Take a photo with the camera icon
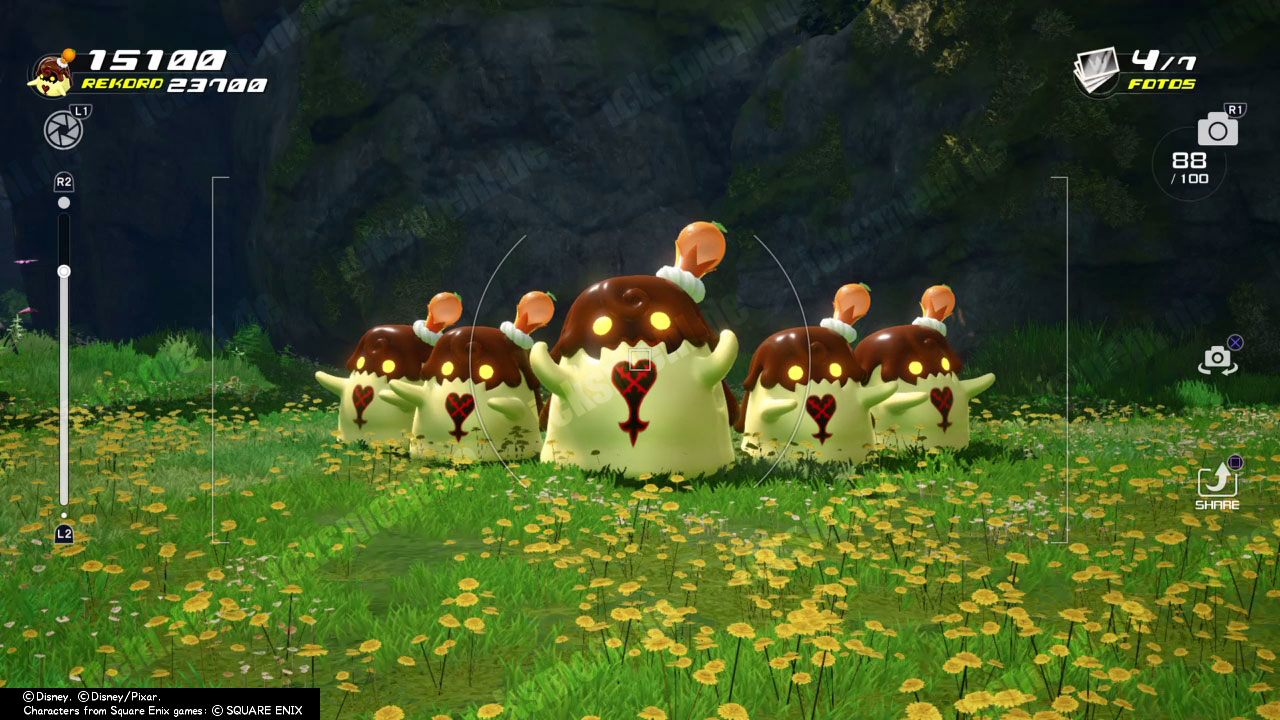This screenshot has height=720, width=1280. coord(1217,129)
